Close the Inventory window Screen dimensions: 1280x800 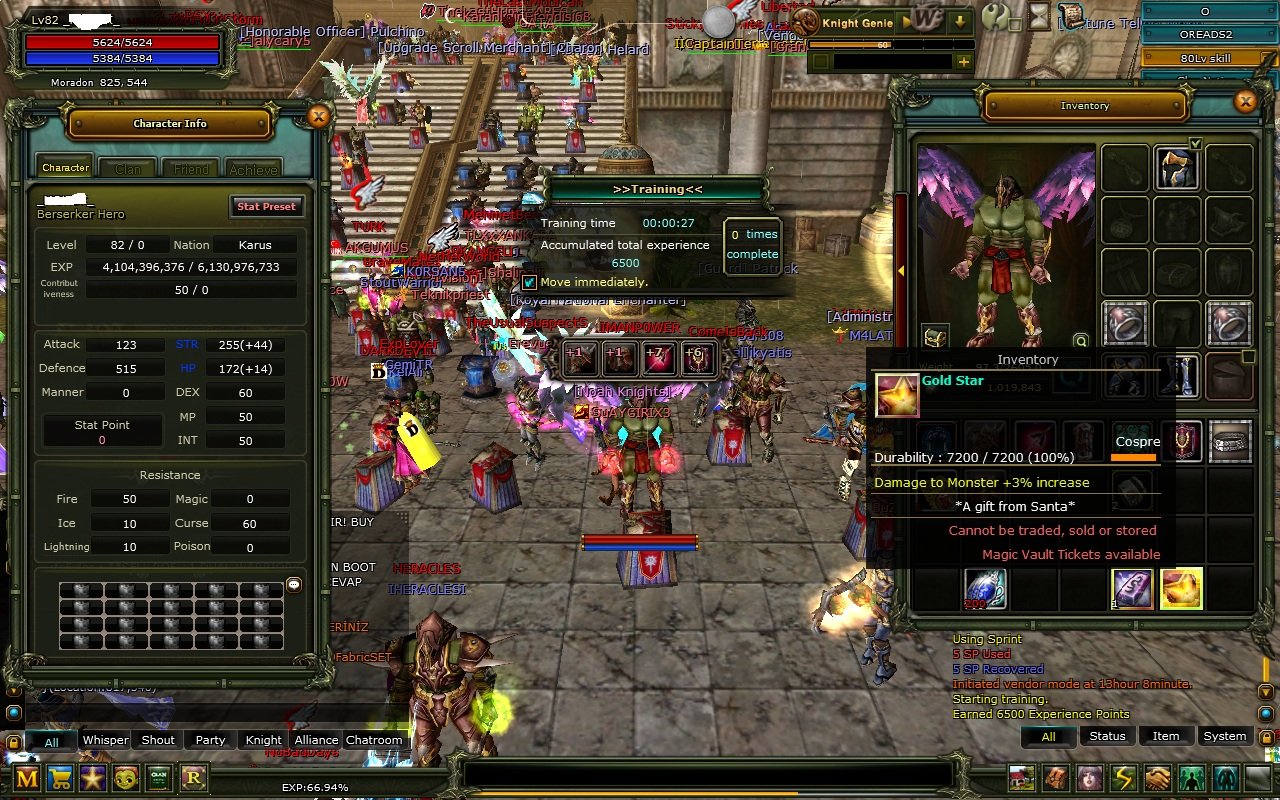[x=1245, y=101]
